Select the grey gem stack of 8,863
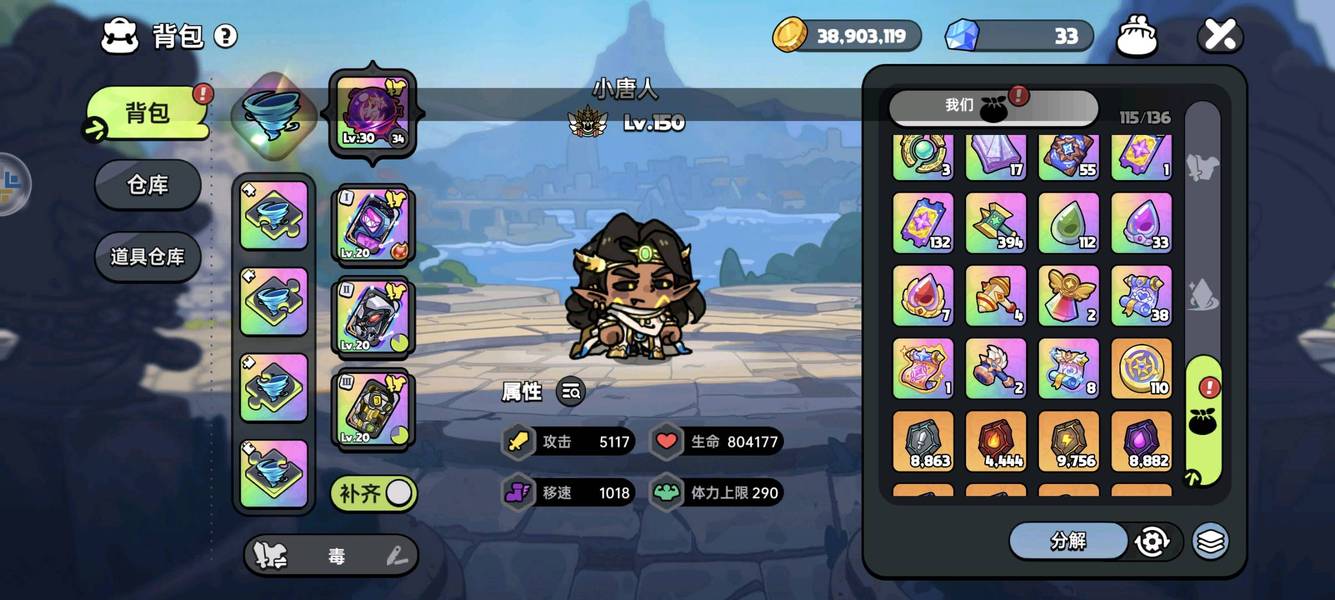 tap(922, 441)
